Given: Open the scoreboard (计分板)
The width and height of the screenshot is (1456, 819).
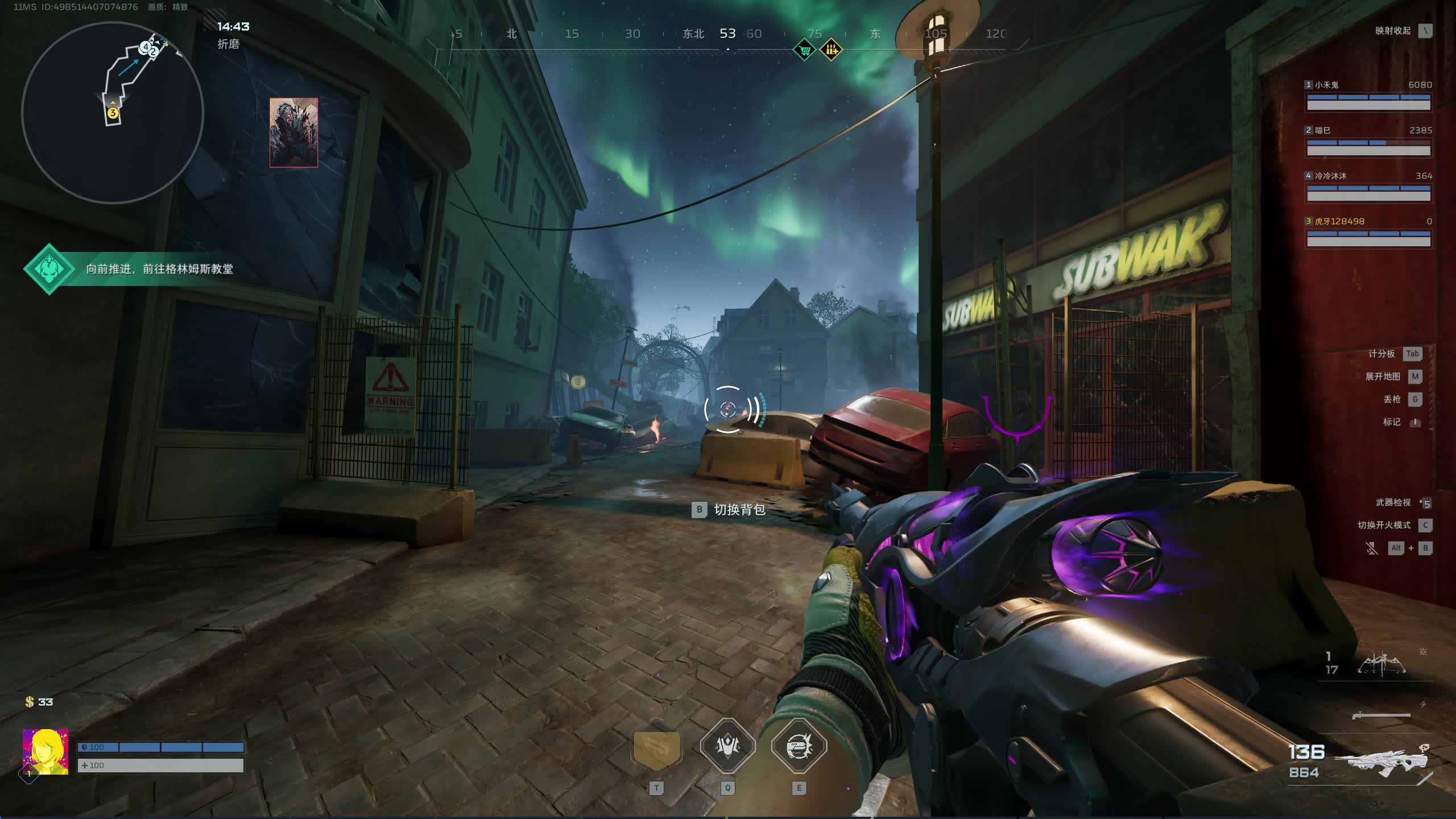Looking at the screenshot, I should tap(1412, 354).
